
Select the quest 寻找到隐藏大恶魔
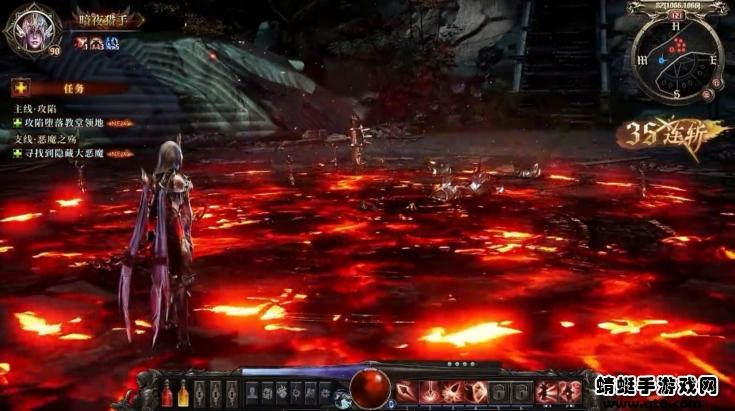click(x=69, y=153)
